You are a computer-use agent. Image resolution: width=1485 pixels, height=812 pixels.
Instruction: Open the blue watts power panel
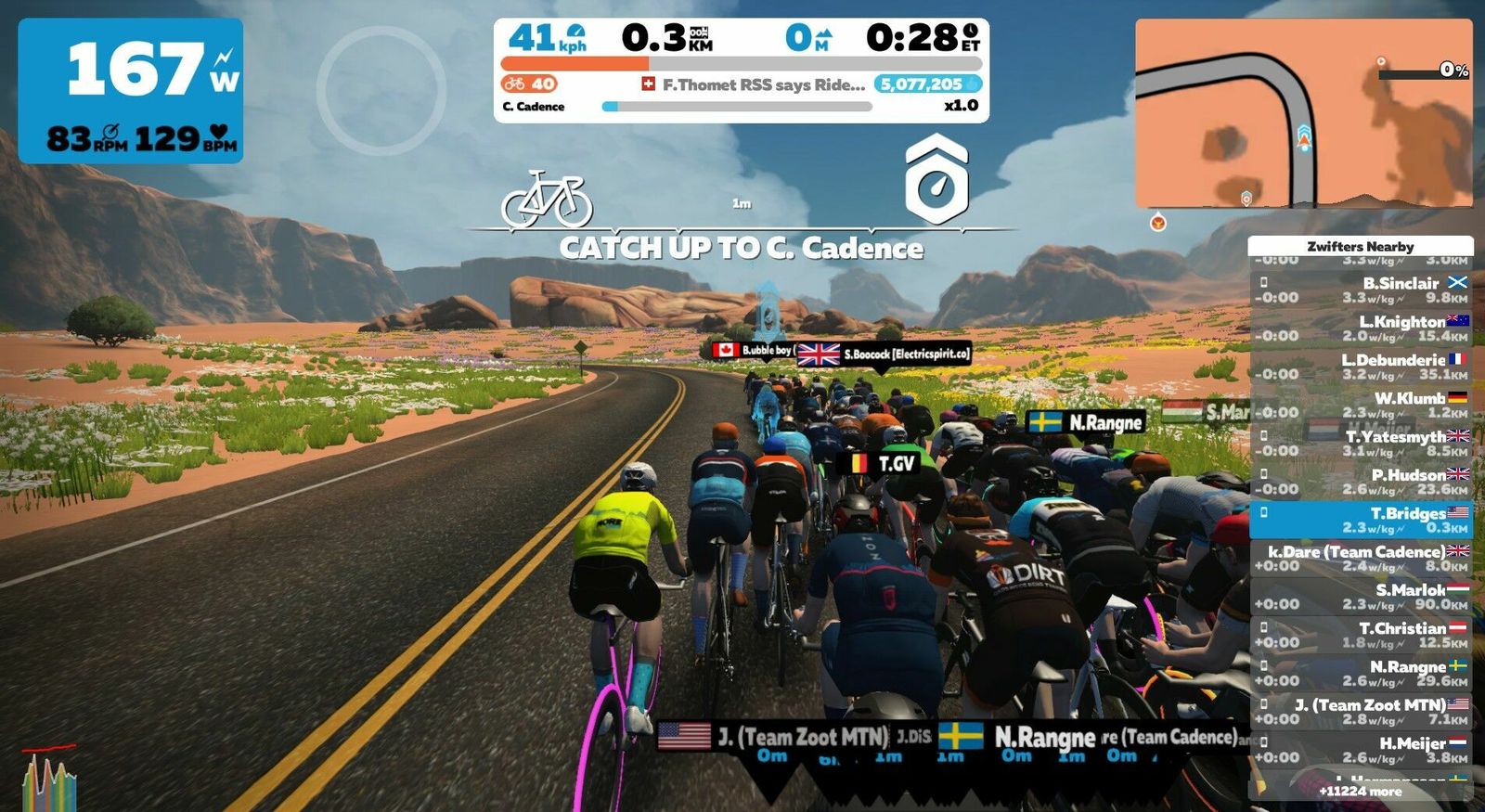point(131,91)
